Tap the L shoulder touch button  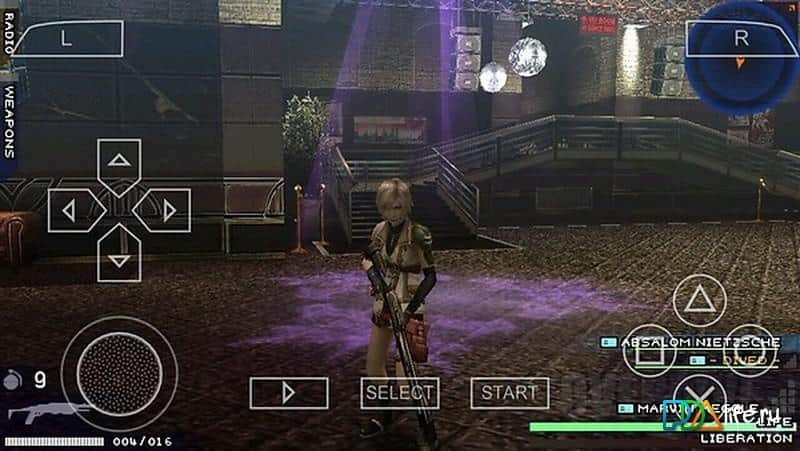pyautogui.click(x=67, y=39)
